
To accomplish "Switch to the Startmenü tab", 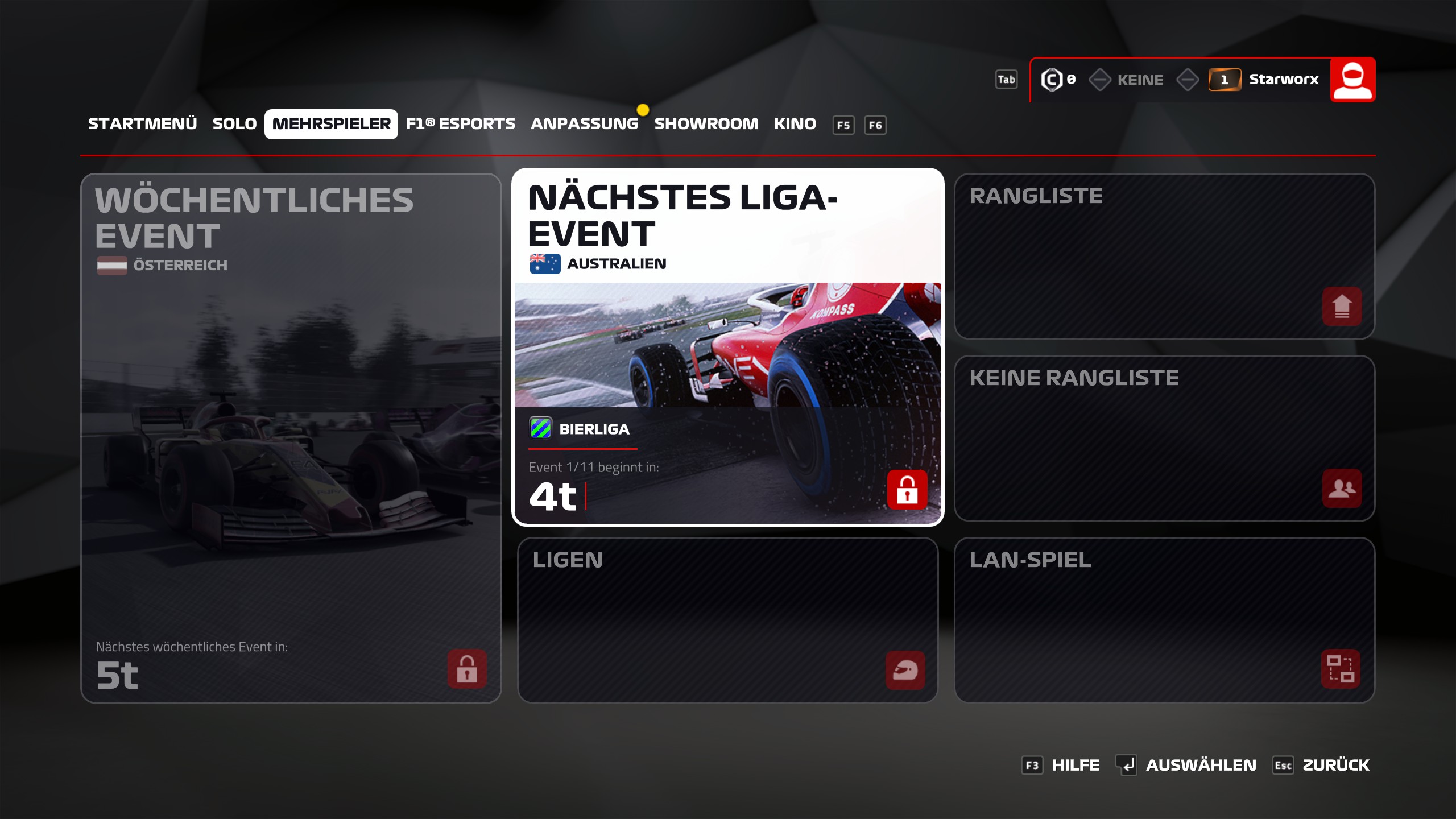I will click(x=142, y=124).
